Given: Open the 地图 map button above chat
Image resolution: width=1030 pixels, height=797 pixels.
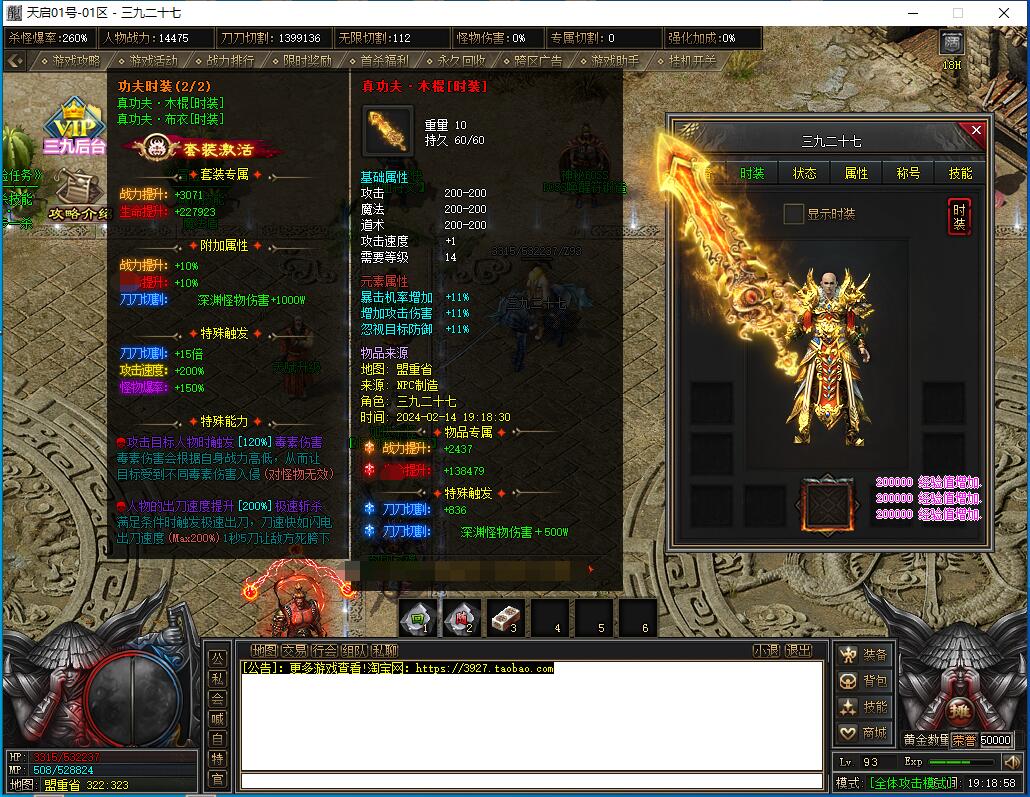Looking at the screenshot, I should tap(264, 650).
